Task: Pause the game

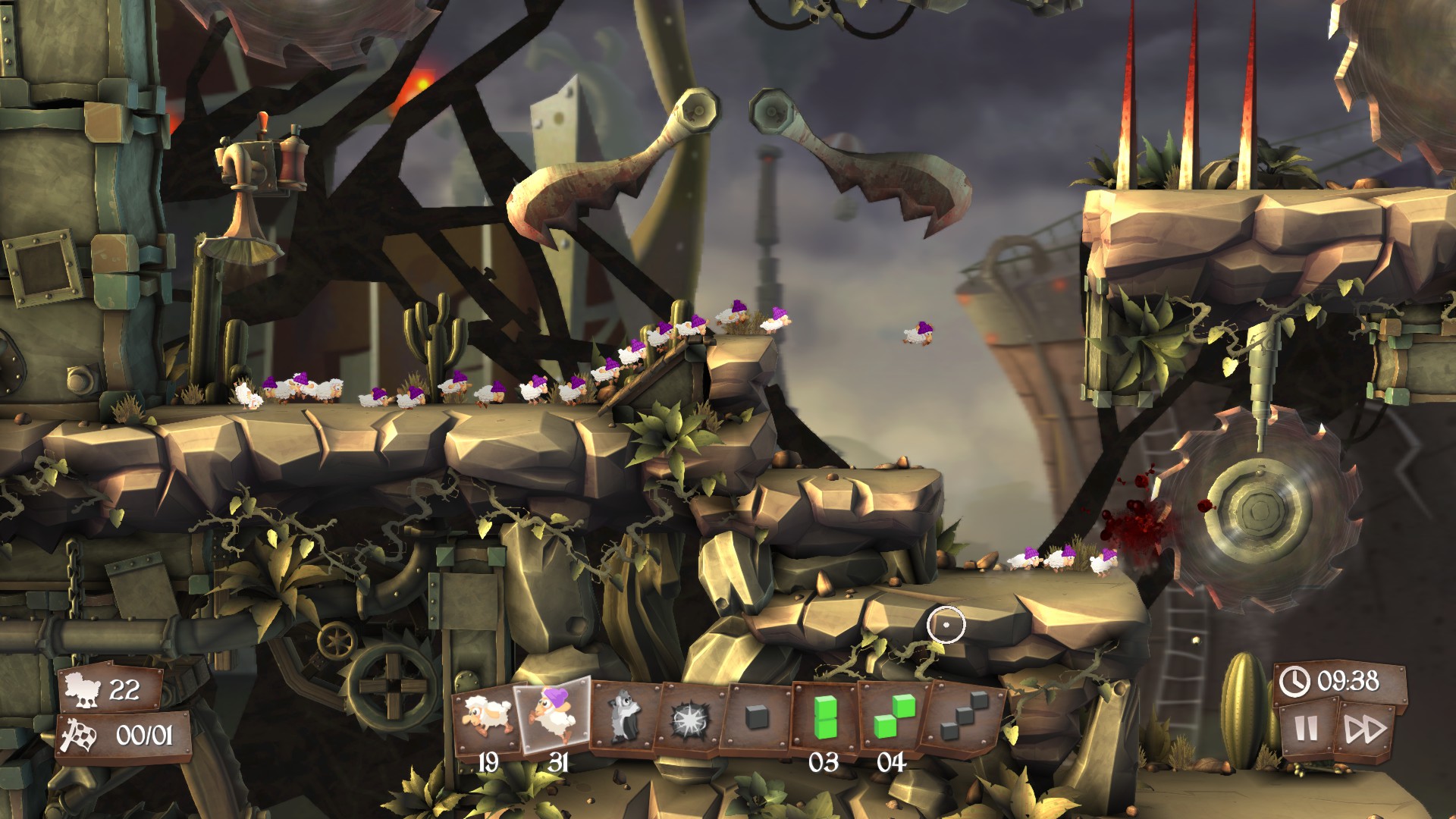Action: (1306, 730)
